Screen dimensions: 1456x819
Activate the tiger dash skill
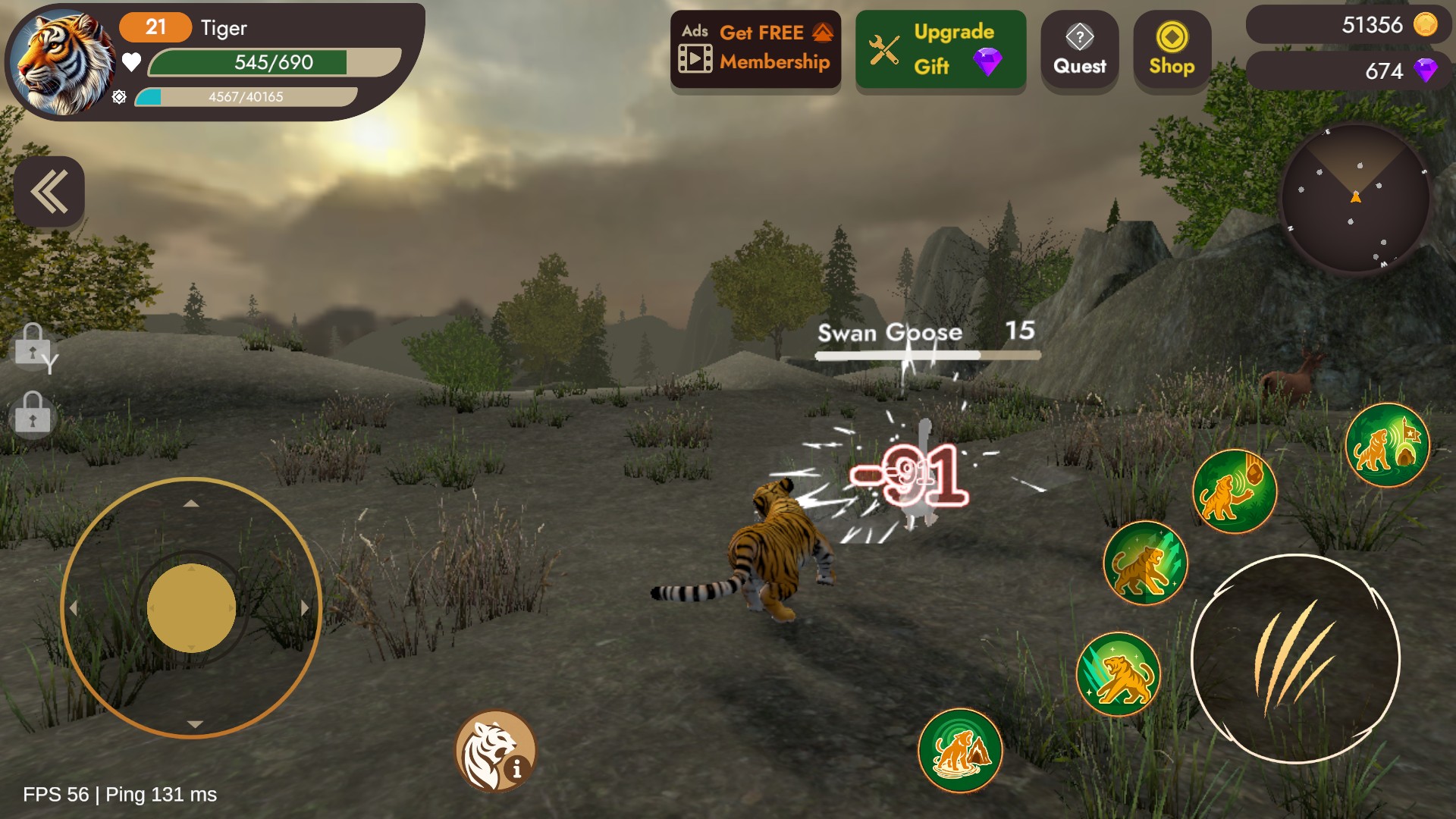click(x=1119, y=674)
